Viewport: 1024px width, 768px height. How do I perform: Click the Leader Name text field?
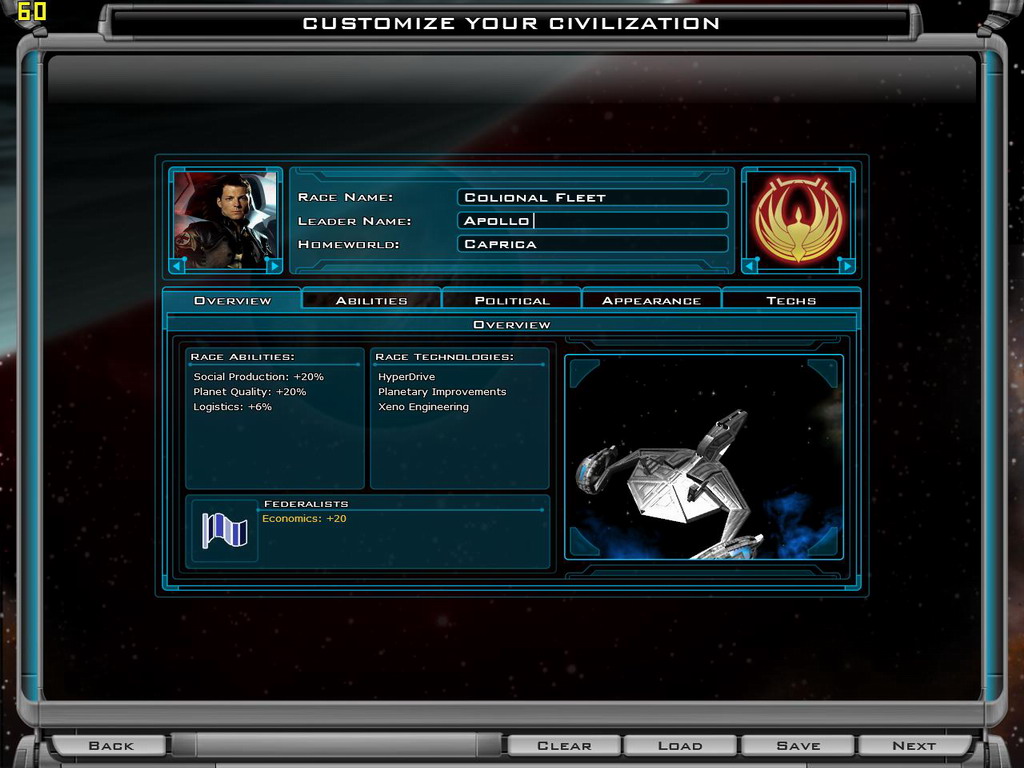(592, 221)
